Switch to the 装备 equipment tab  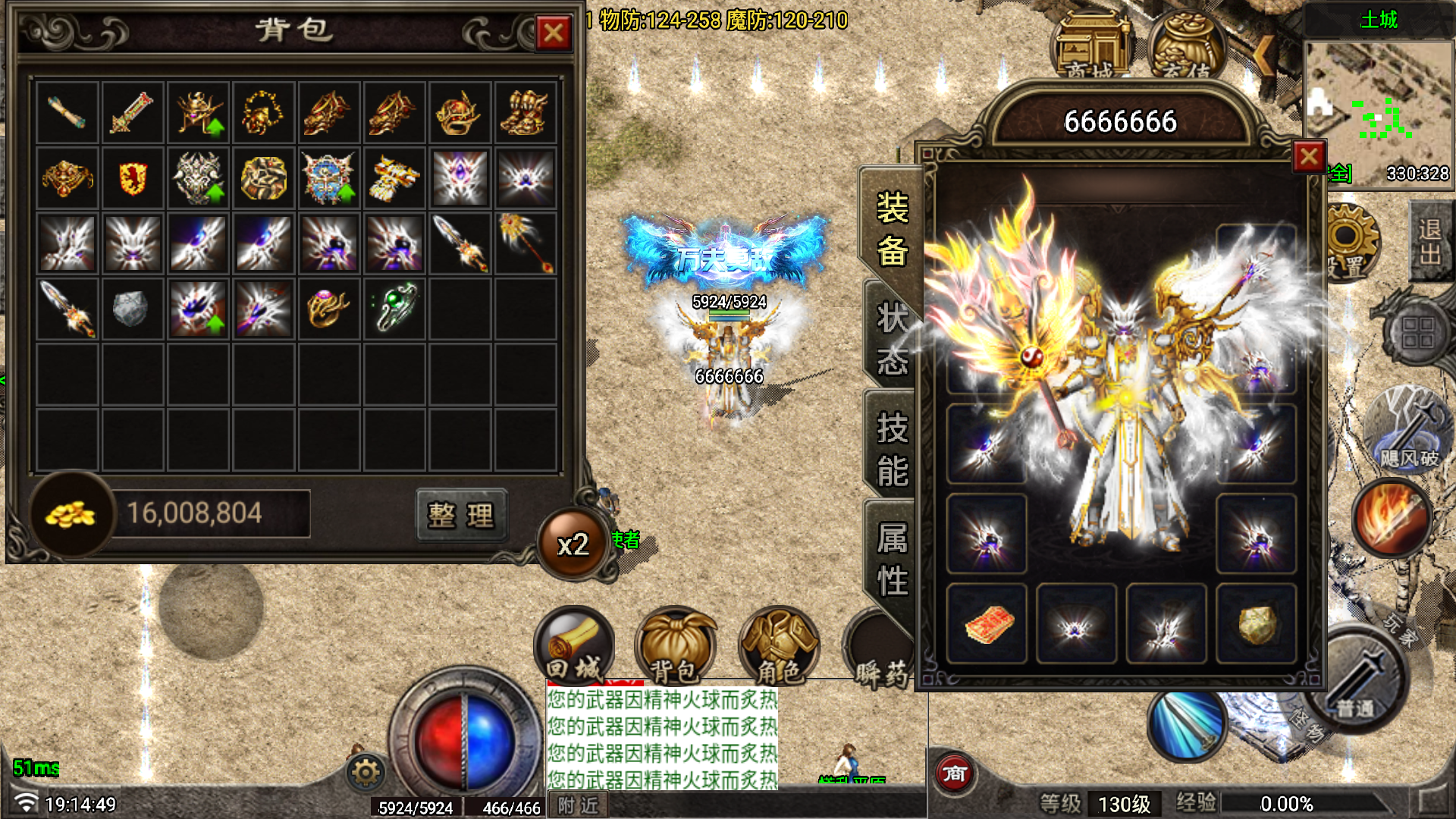point(892,229)
